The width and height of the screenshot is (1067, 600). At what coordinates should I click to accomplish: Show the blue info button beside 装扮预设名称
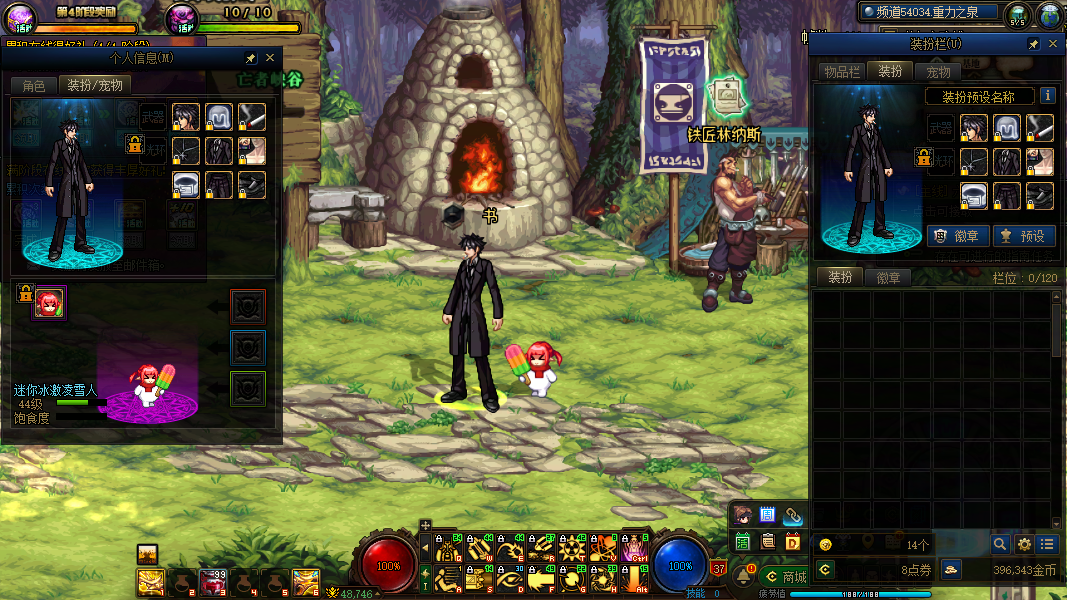point(1048,96)
